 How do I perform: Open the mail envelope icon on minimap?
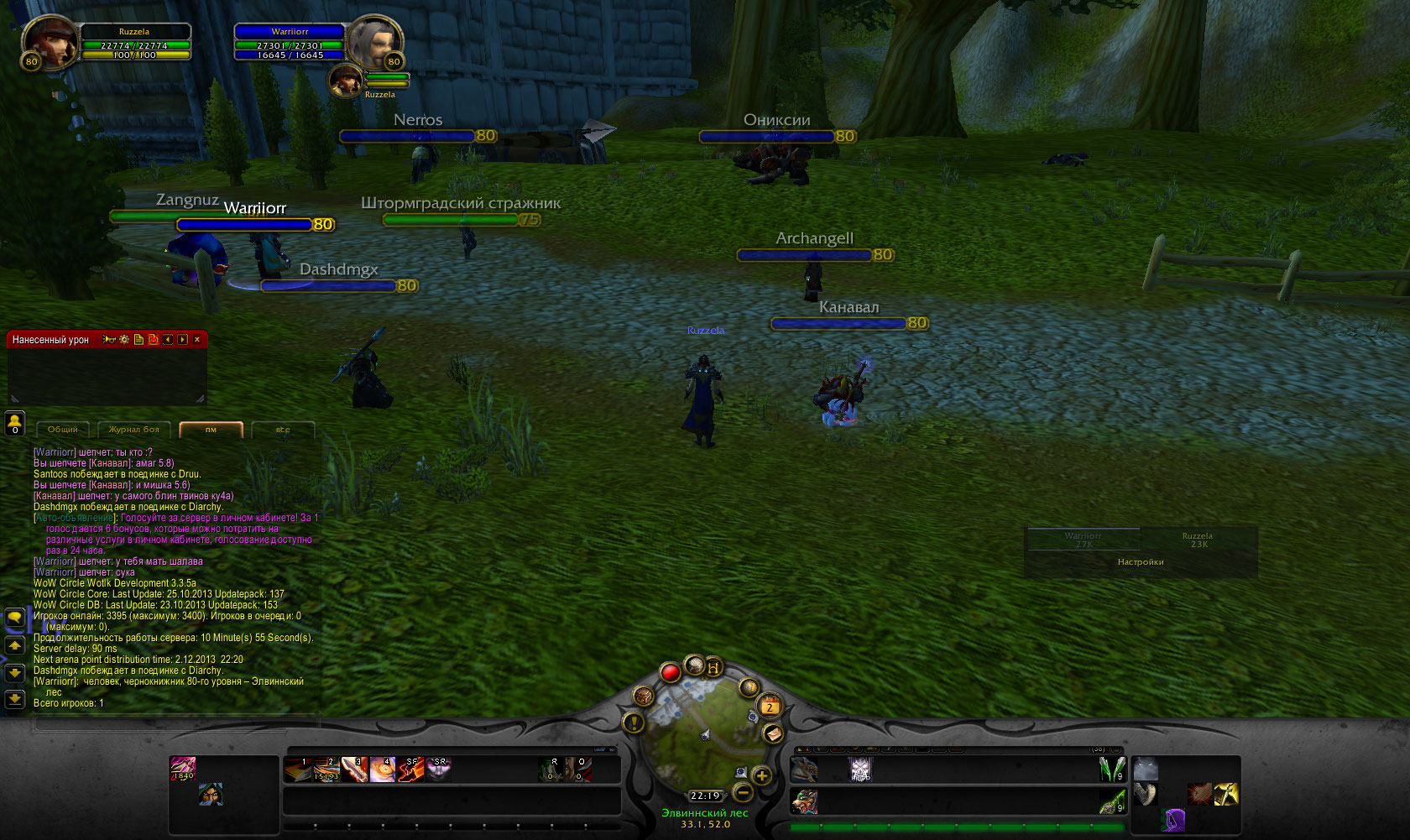773,733
